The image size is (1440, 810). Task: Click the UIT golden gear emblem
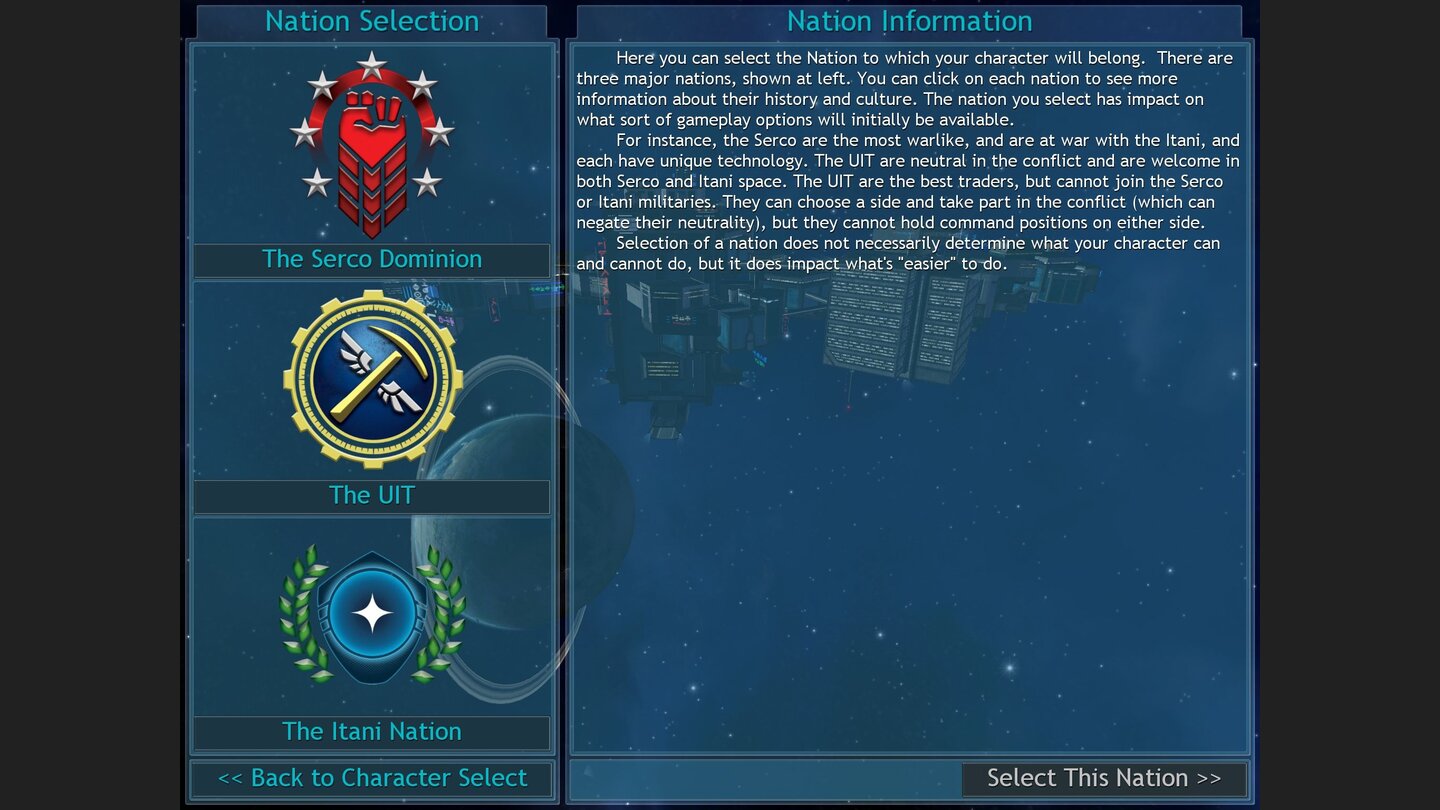pos(372,378)
